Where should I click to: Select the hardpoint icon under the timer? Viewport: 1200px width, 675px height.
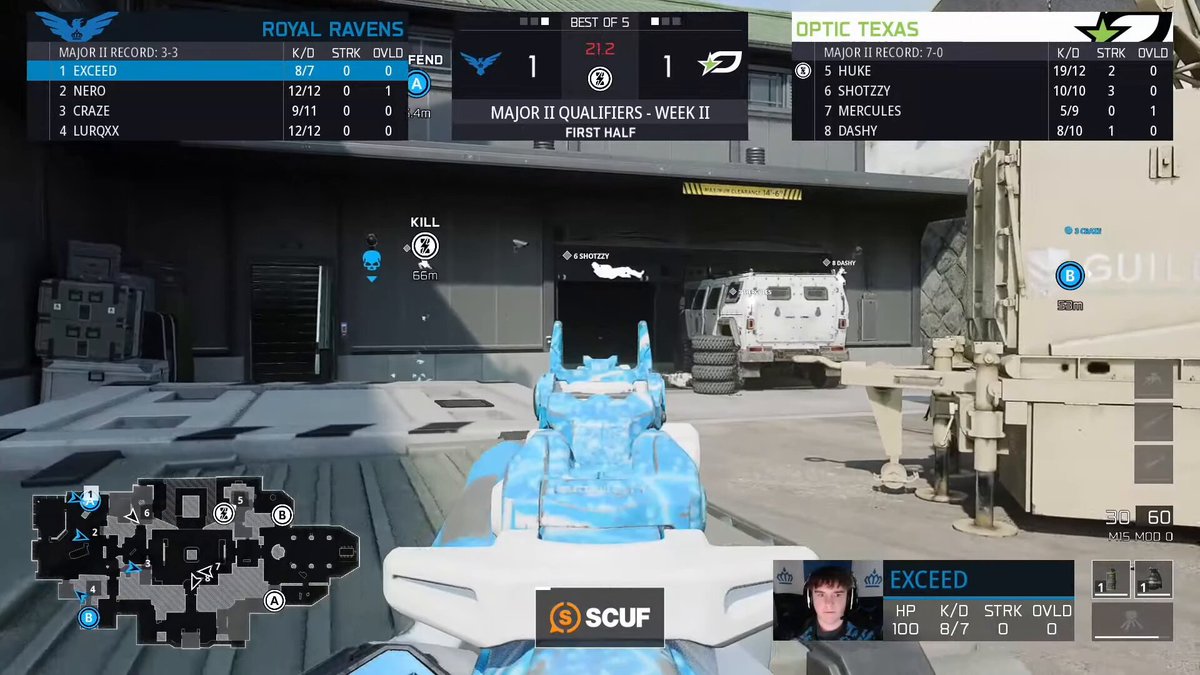tap(599, 78)
